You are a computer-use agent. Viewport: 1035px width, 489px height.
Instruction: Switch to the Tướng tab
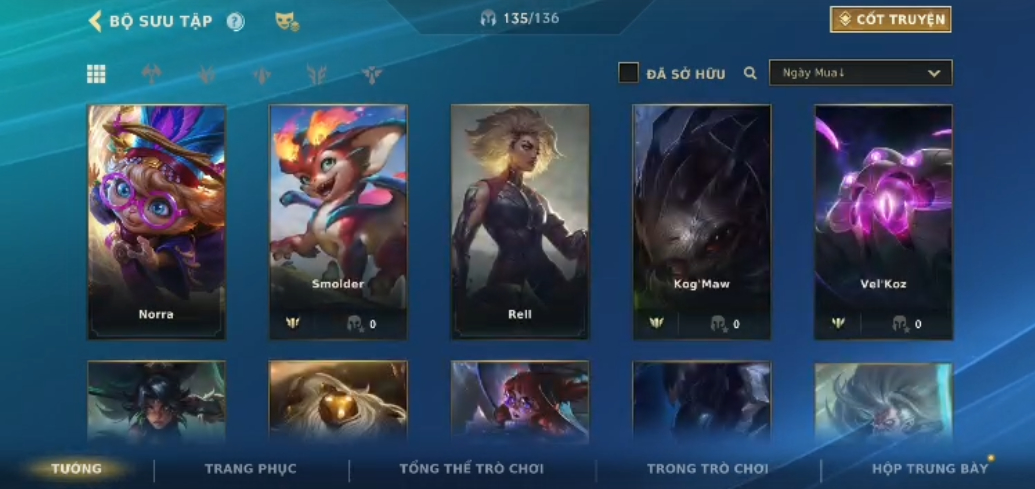point(77,469)
